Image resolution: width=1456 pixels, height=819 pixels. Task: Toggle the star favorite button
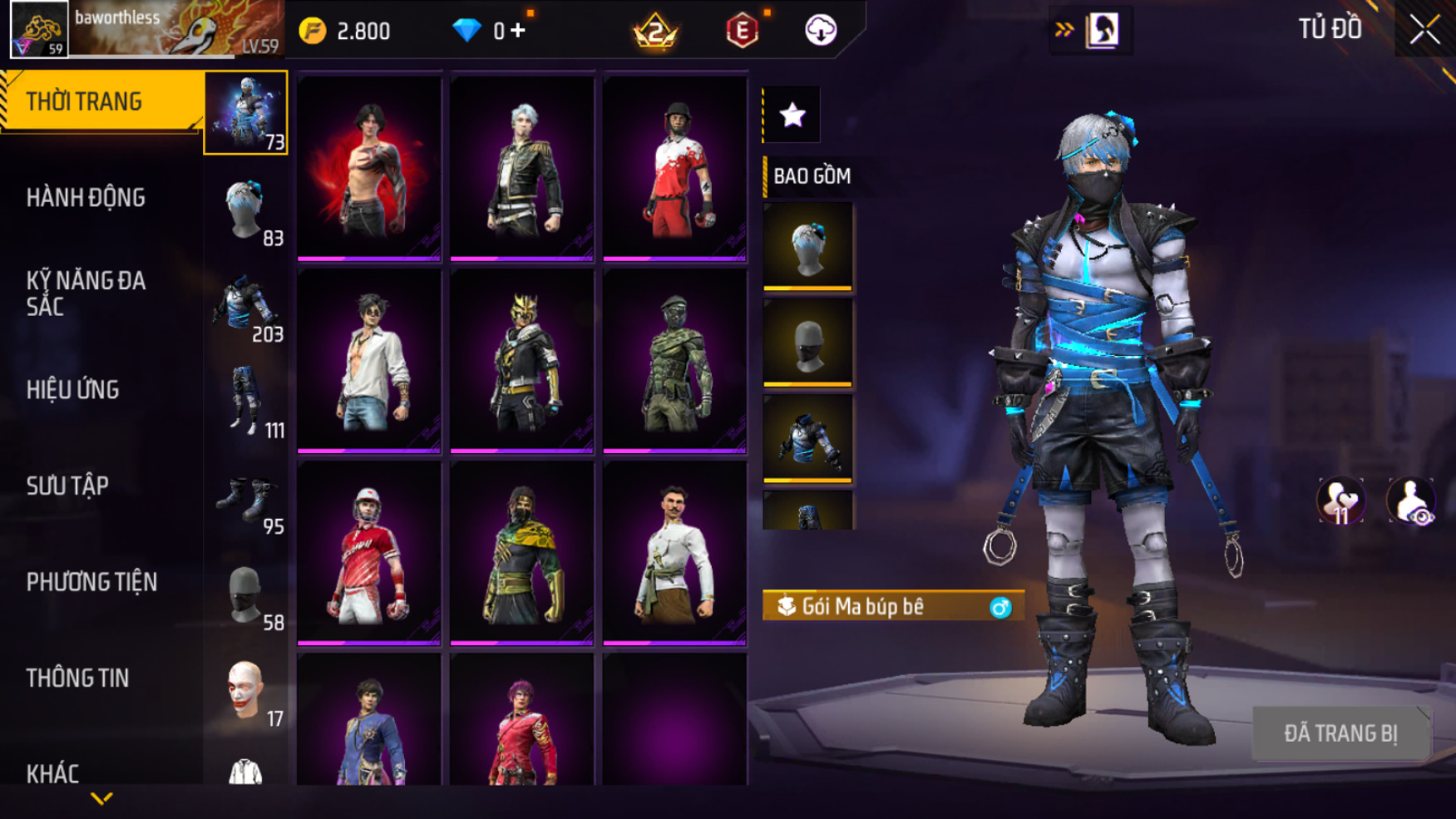tap(792, 115)
